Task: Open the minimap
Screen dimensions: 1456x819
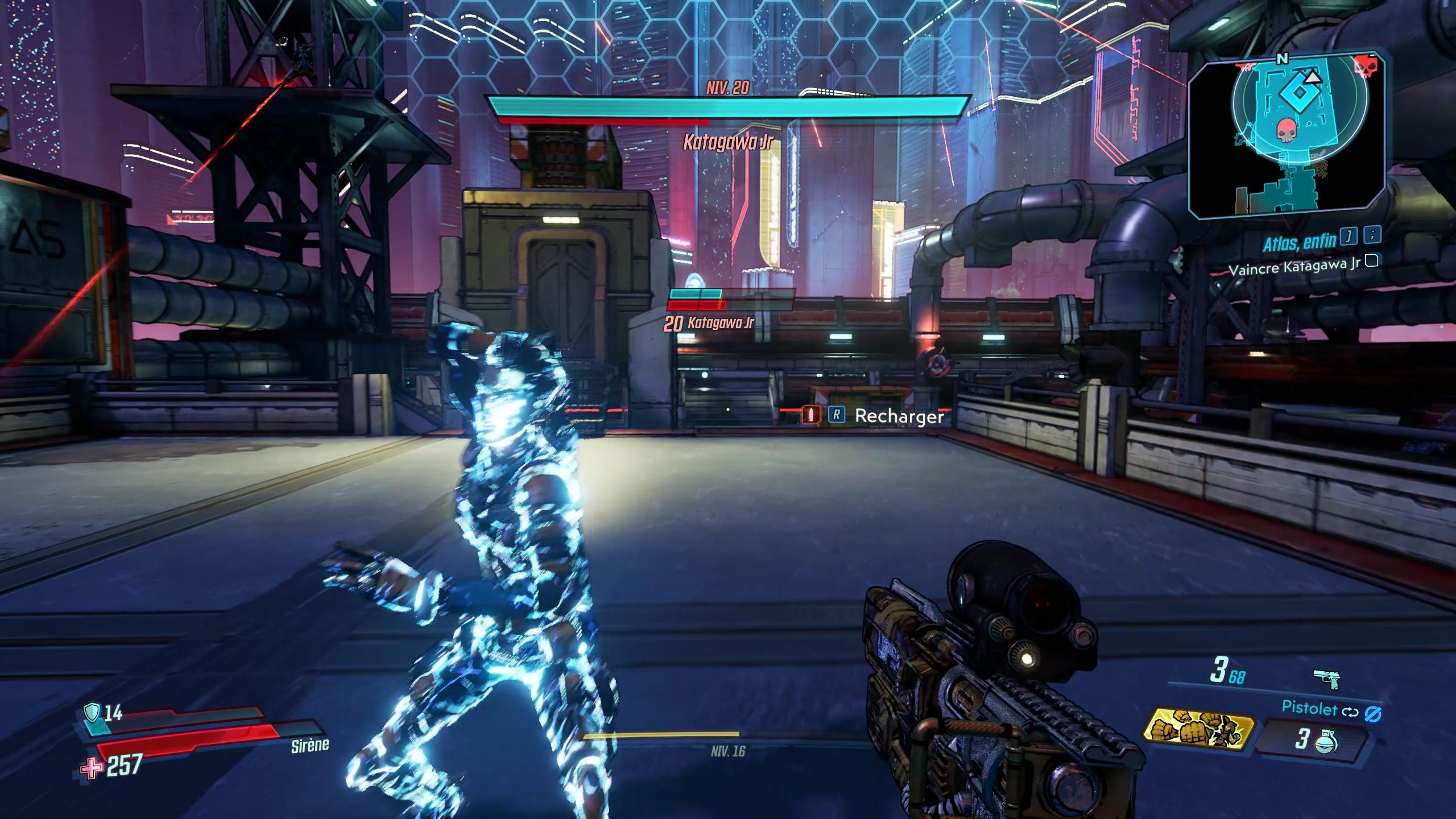Action: coord(1287,138)
